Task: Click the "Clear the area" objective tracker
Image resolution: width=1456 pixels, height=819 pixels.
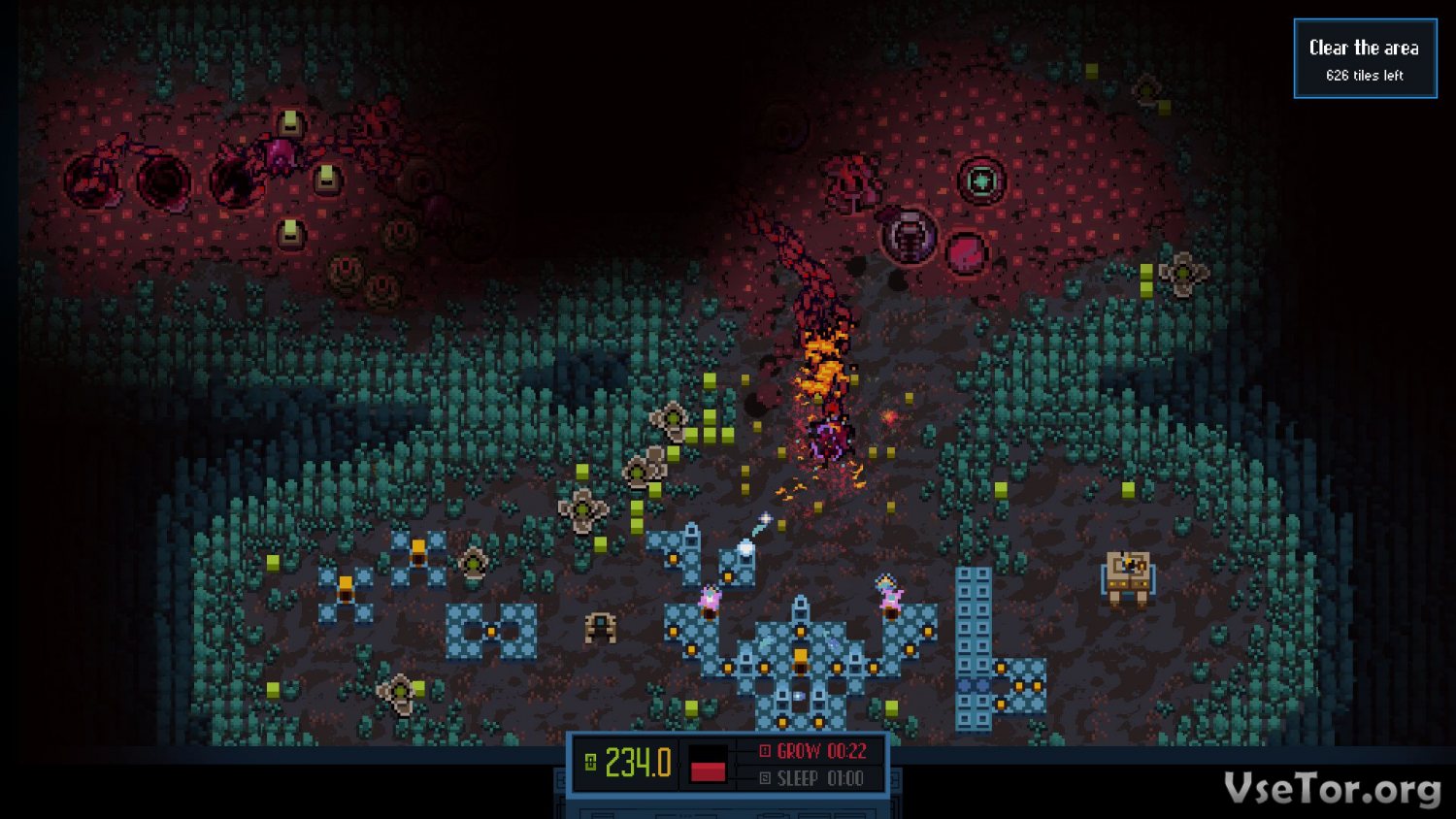Action: 1364,58
